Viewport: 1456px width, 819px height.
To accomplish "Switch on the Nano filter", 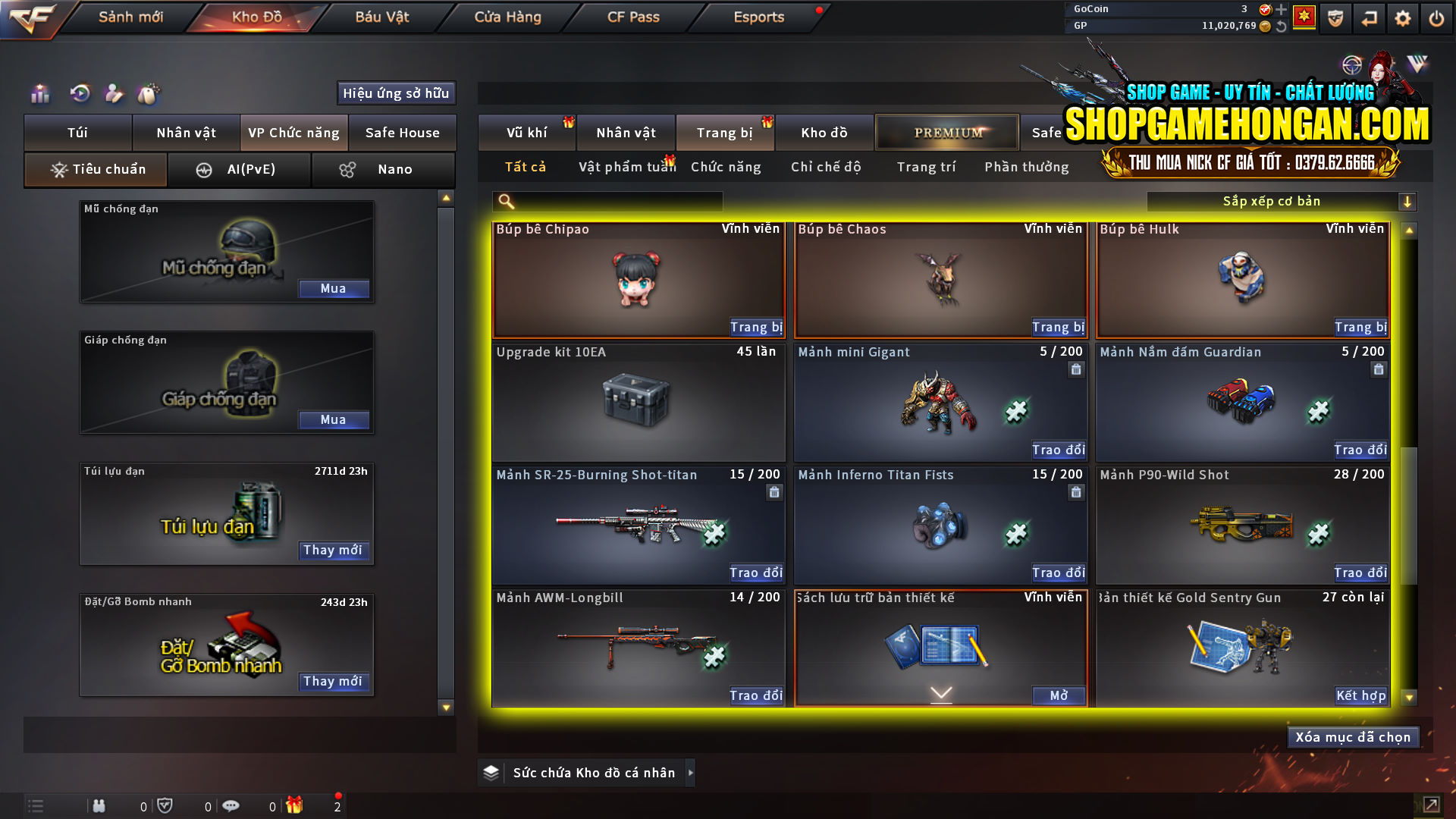I will coord(383,170).
